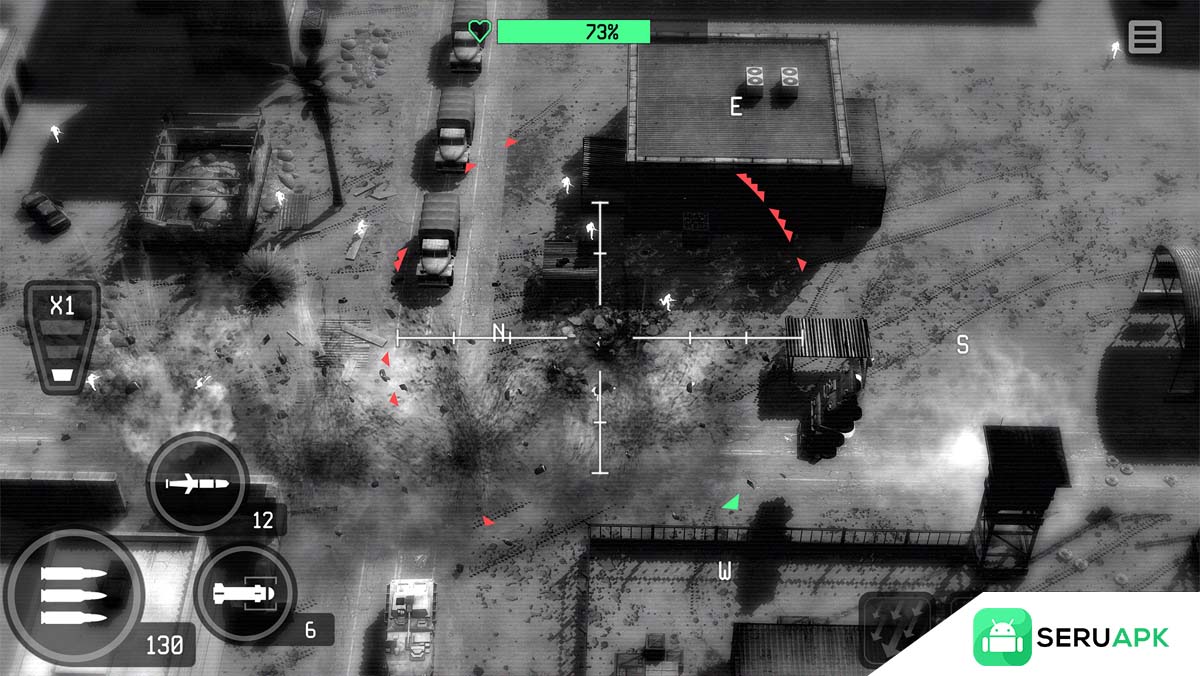1200x676 pixels.
Task: Select the guided rocket with six shots
Action: [244, 595]
